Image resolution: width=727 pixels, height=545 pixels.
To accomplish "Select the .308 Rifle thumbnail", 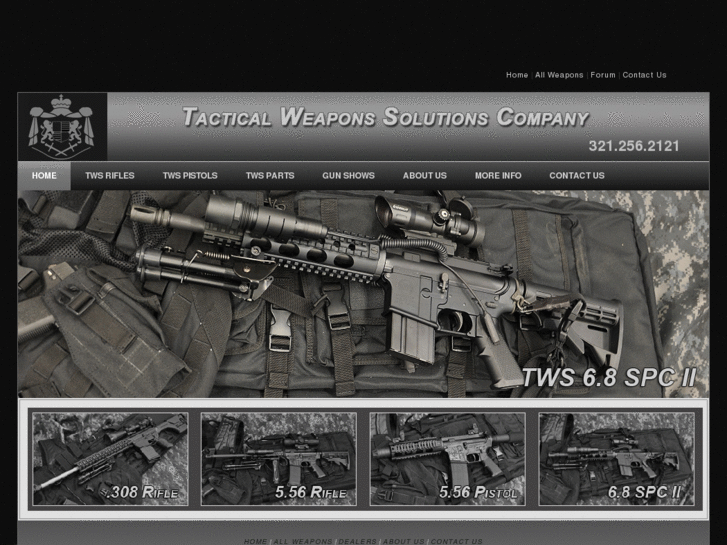I will [110, 459].
